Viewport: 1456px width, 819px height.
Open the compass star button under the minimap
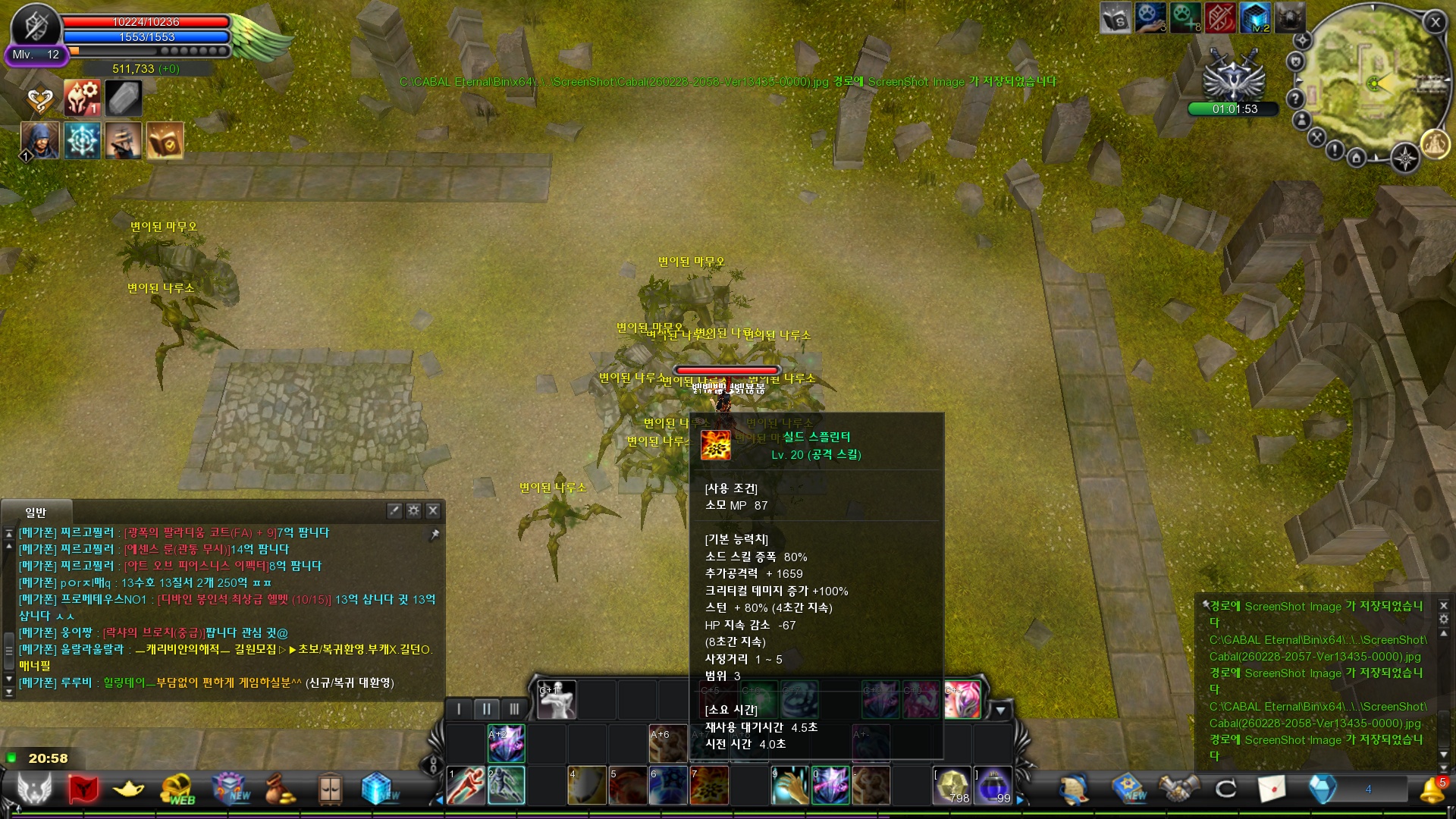(1405, 158)
